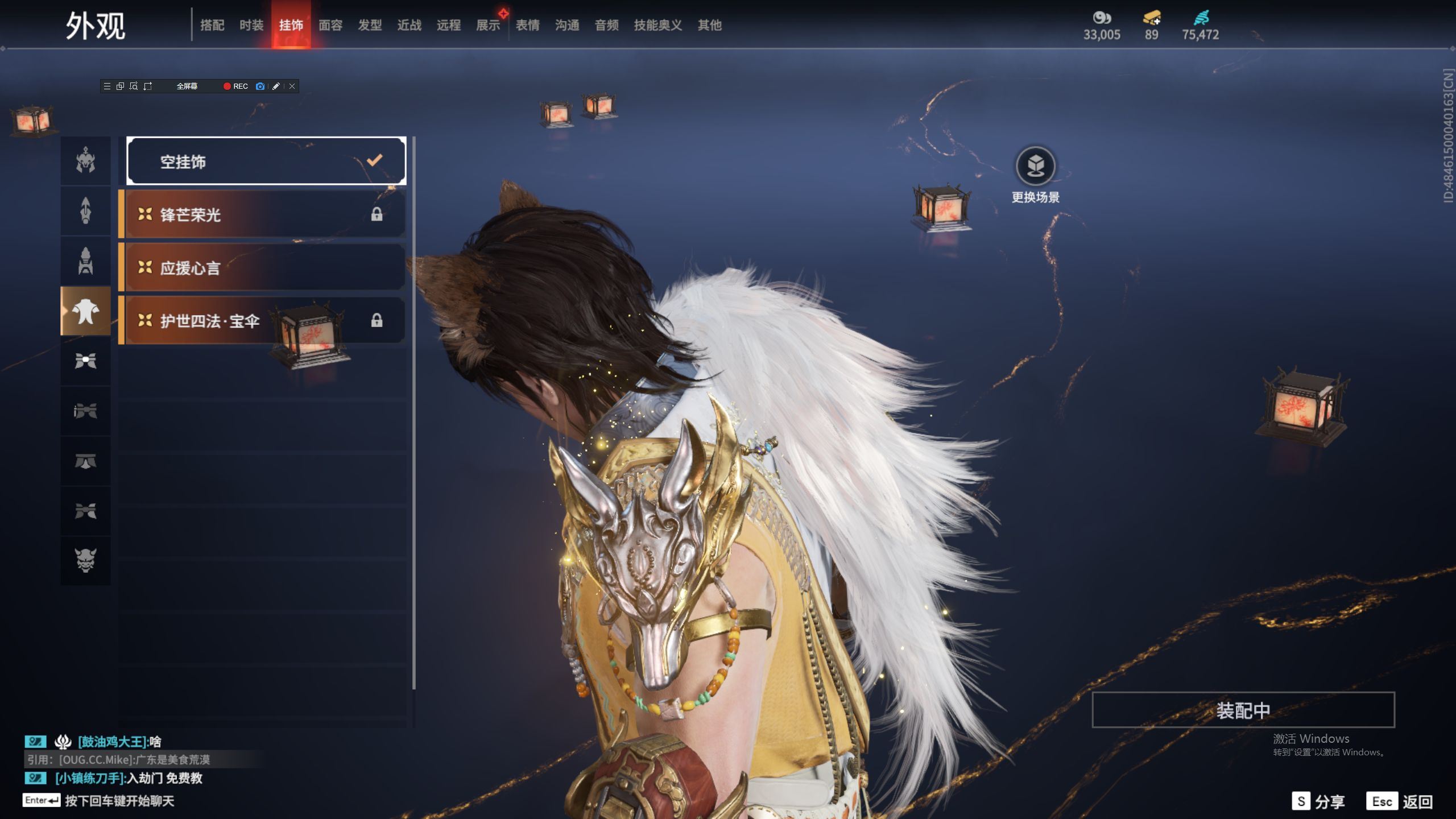This screenshot has height=819, width=1456.
Task: Open the 时装 costume tab
Action: tap(251, 25)
